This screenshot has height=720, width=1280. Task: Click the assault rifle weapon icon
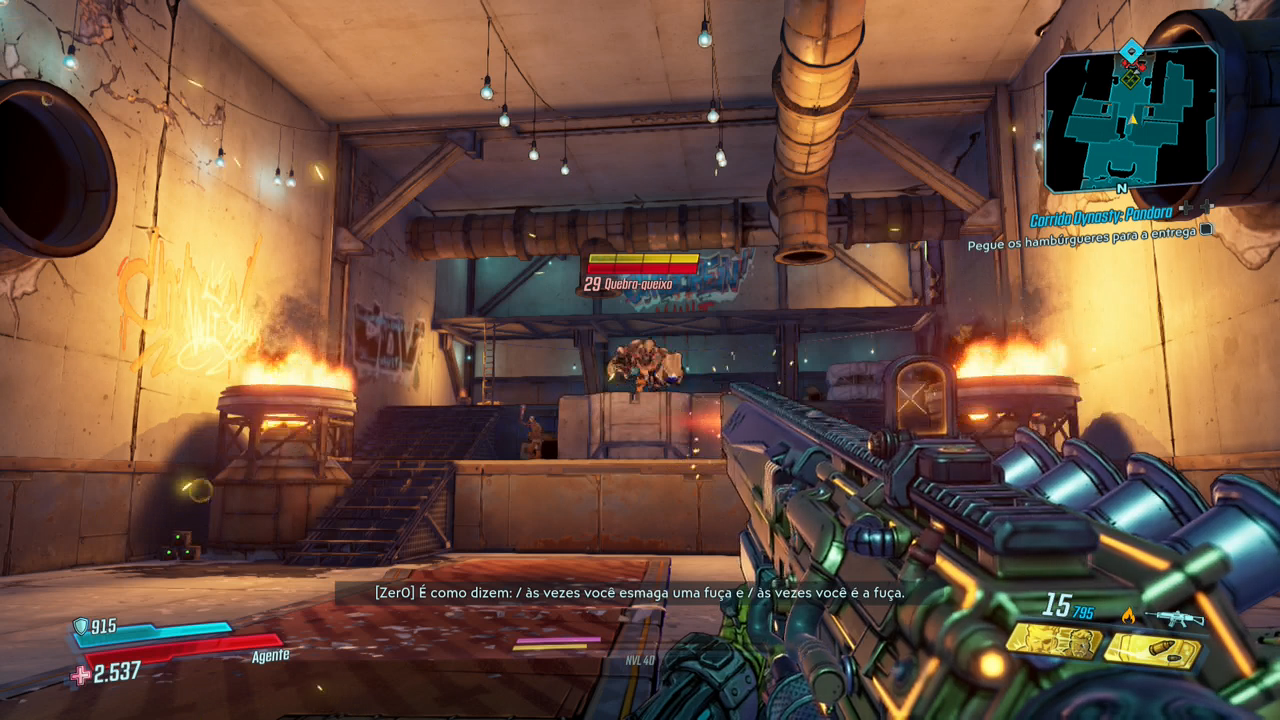click(1174, 618)
